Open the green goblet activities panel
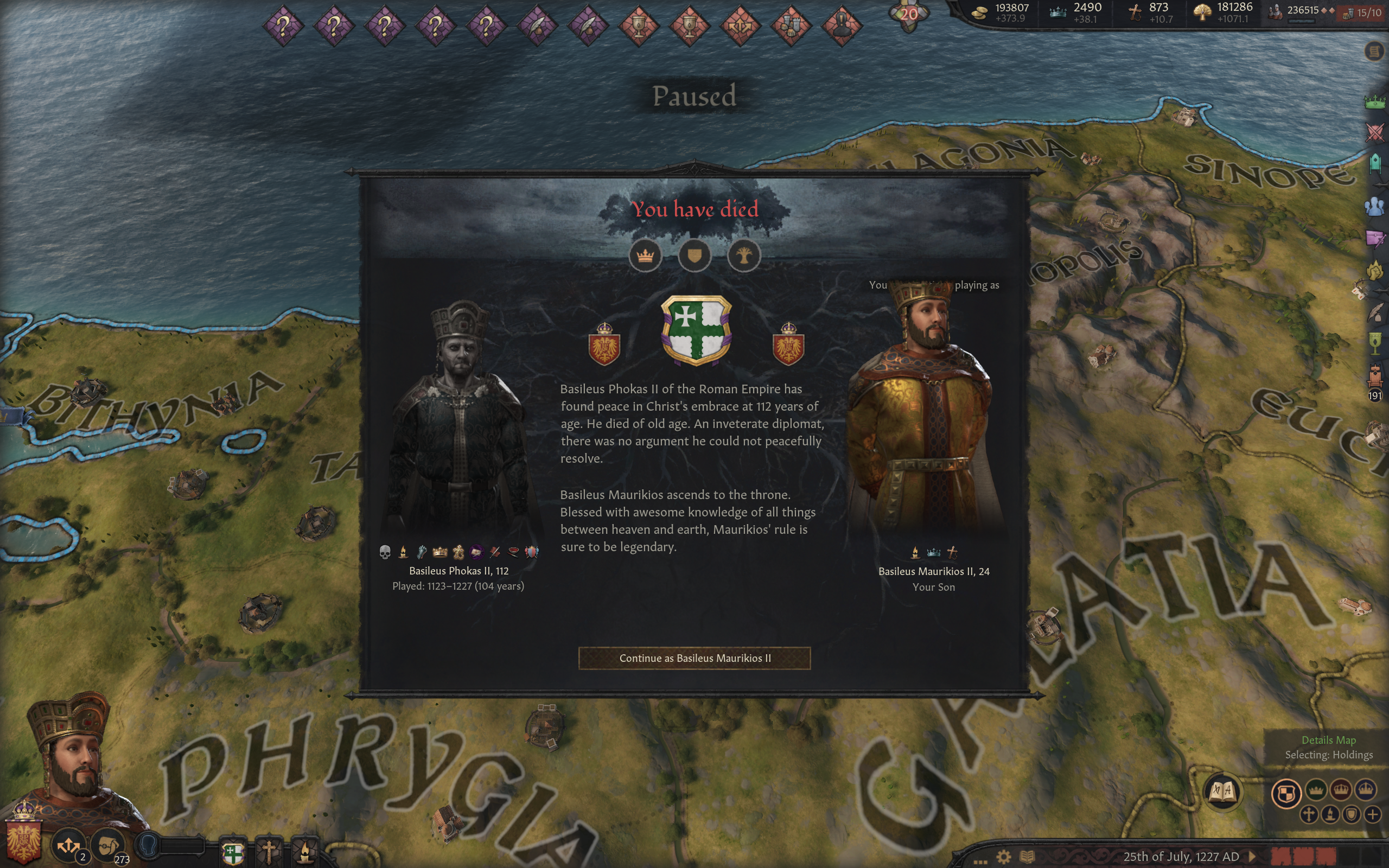The image size is (1389, 868). tap(1375, 343)
